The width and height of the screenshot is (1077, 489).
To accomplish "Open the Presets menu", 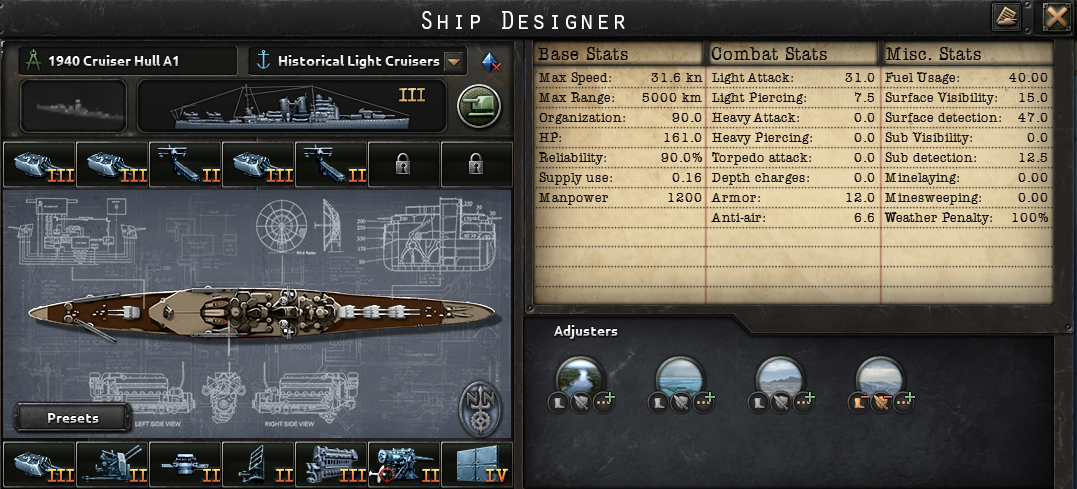I will coord(73,418).
